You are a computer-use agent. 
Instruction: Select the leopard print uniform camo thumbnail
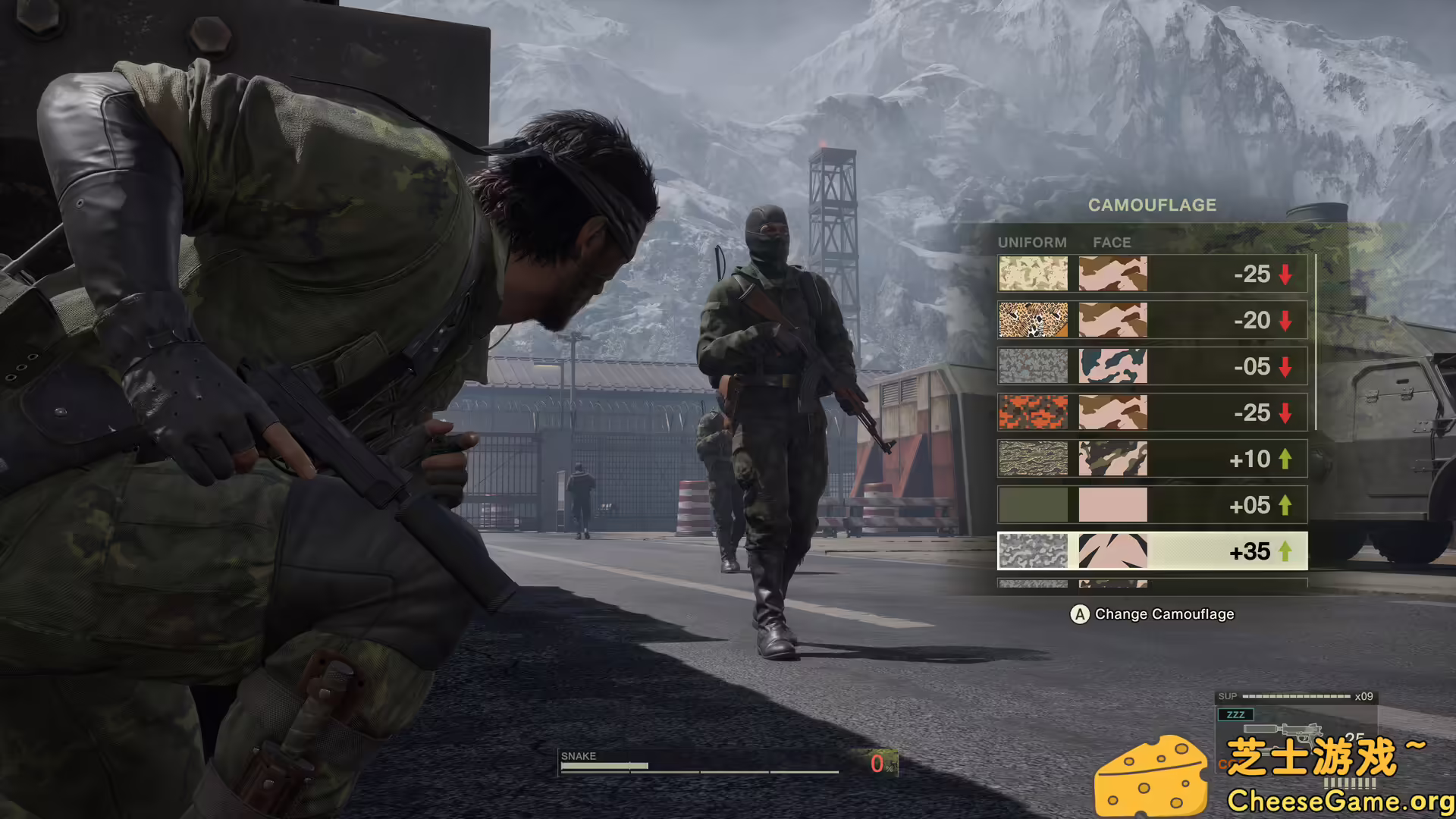point(1033,320)
